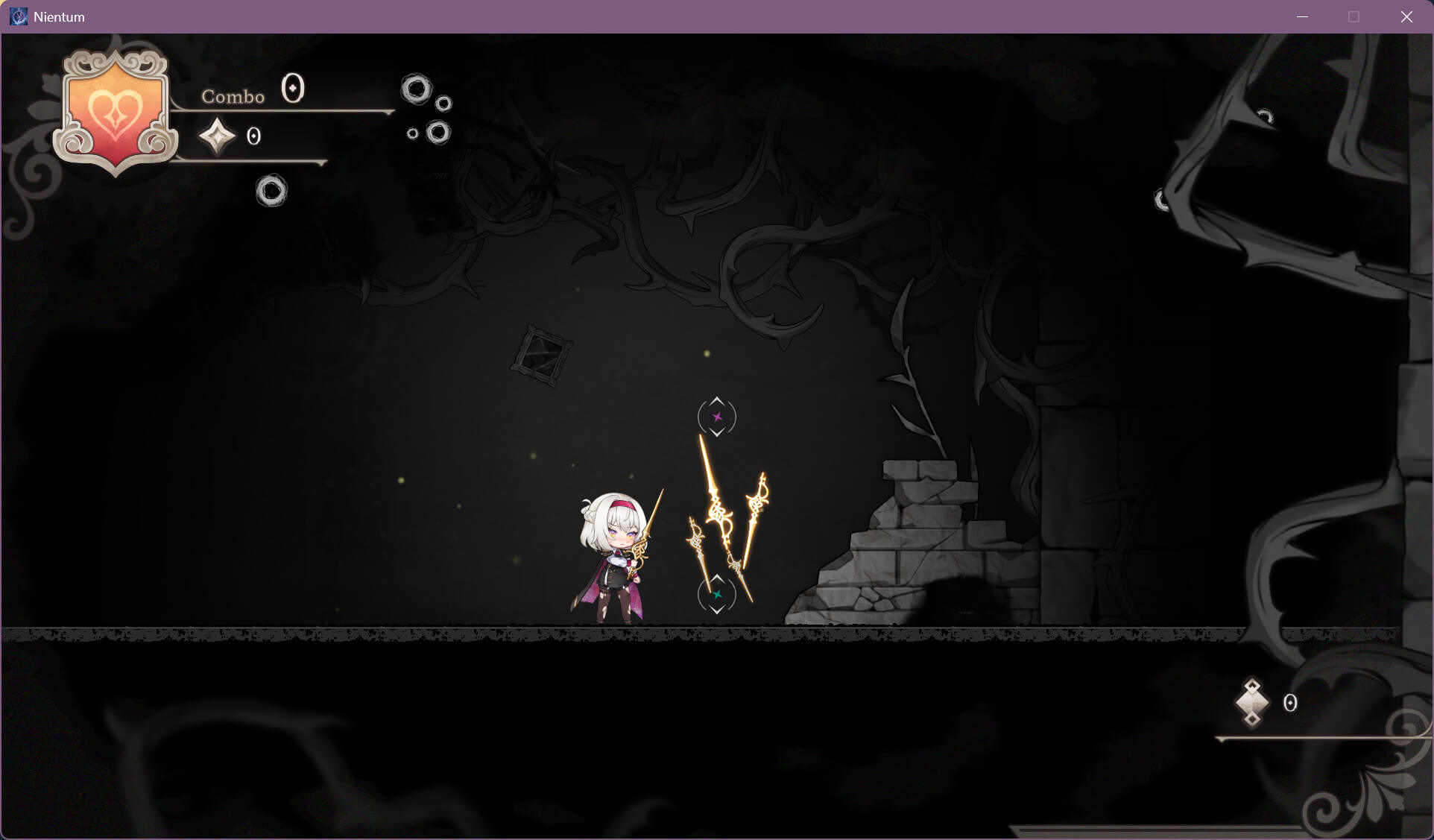Select the four-pointed star currency icon

coord(217,136)
